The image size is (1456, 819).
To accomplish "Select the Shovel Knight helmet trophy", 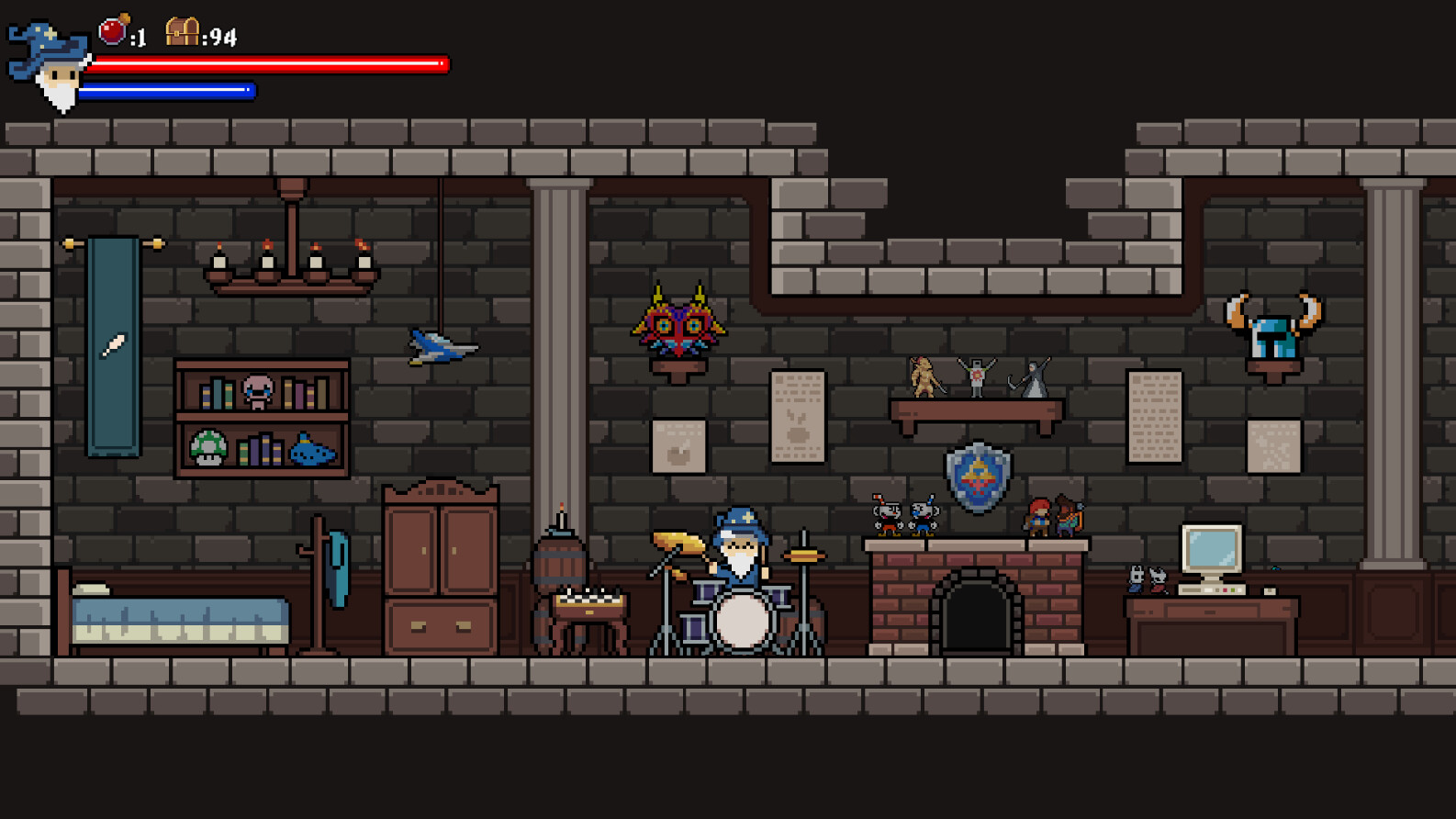I will [1276, 326].
